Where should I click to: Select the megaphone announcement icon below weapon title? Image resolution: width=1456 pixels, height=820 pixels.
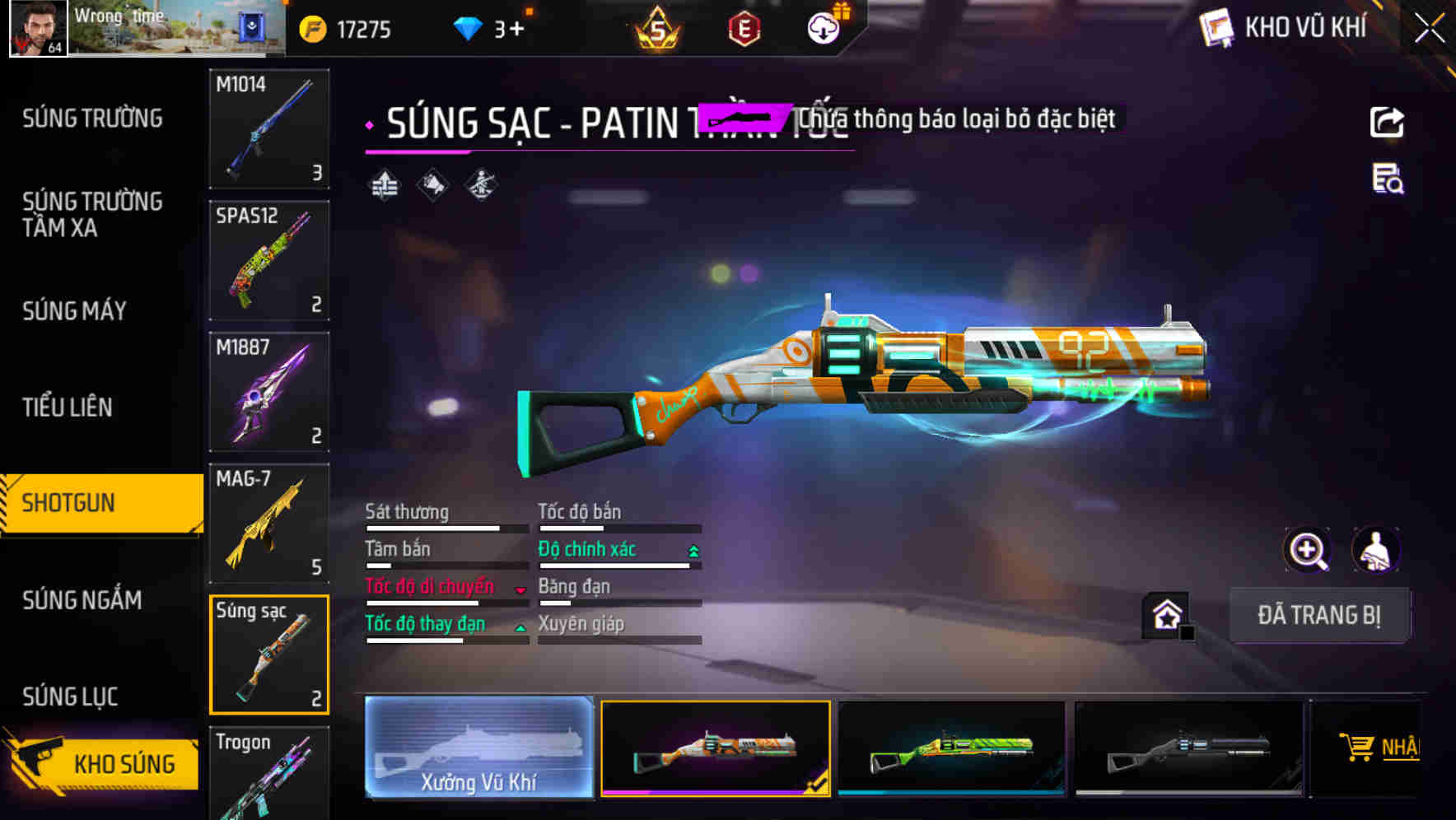tap(431, 184)
